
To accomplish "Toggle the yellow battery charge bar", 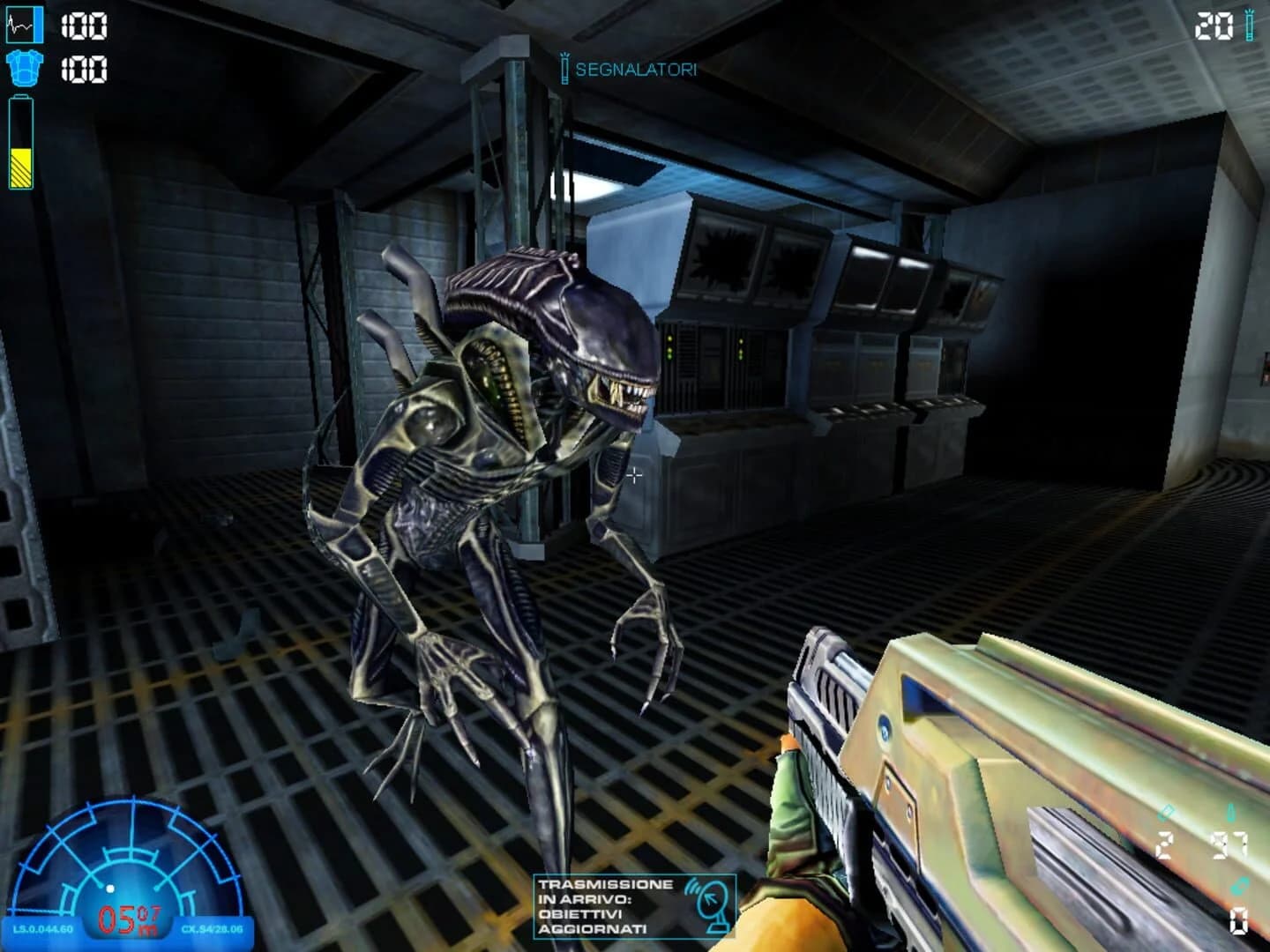I will [20, 166].
